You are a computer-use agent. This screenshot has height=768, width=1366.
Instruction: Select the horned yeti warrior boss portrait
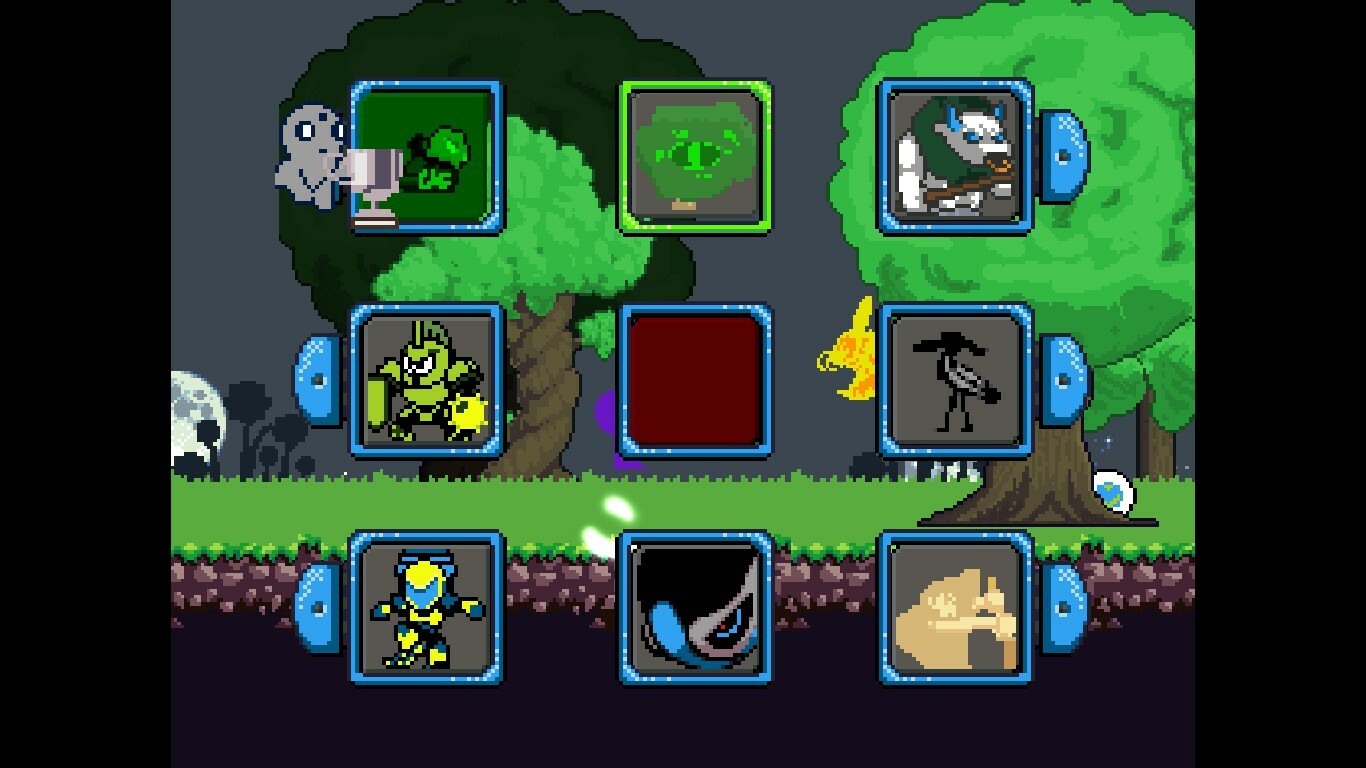coord(955,157)
